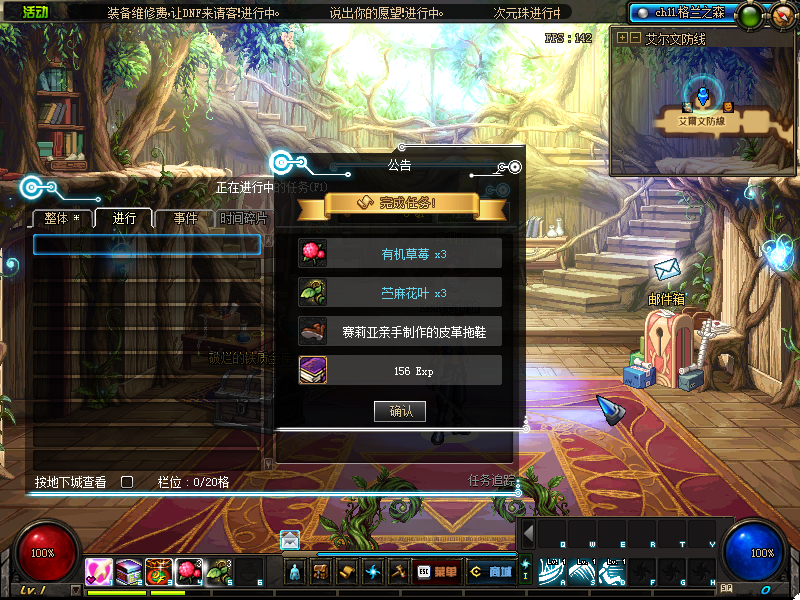Click the mail envelope notification above hotbar
The width and height of the screenshot is (800, 600).
(x=290, y=540)
